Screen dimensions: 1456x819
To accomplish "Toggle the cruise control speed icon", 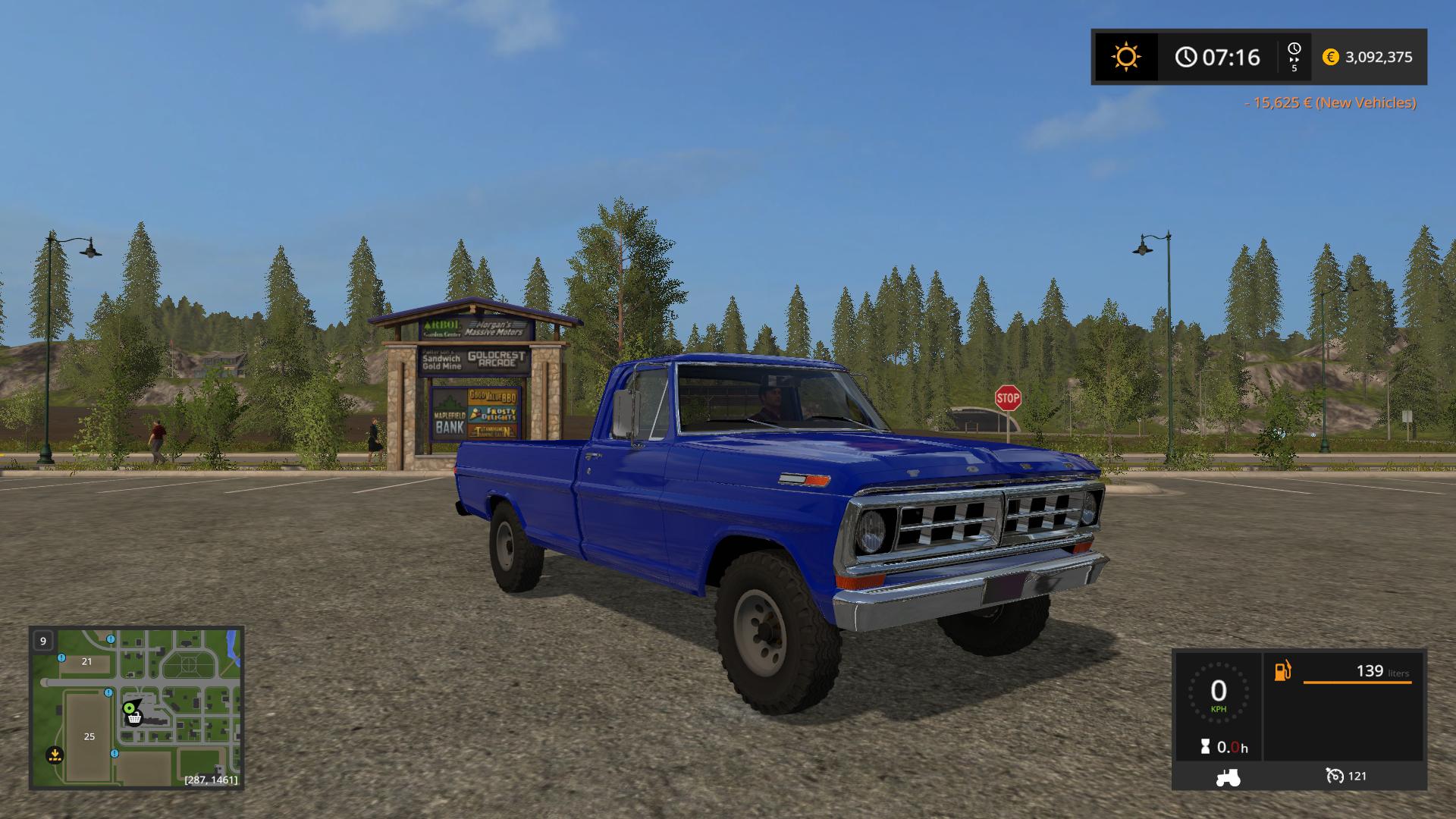I will click(1335, 776).
